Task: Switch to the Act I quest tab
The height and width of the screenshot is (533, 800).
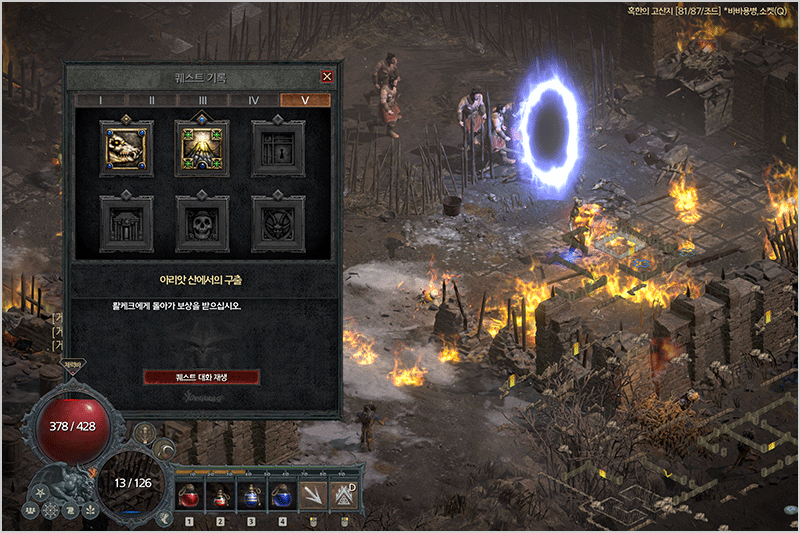Action: click(100, 100)
